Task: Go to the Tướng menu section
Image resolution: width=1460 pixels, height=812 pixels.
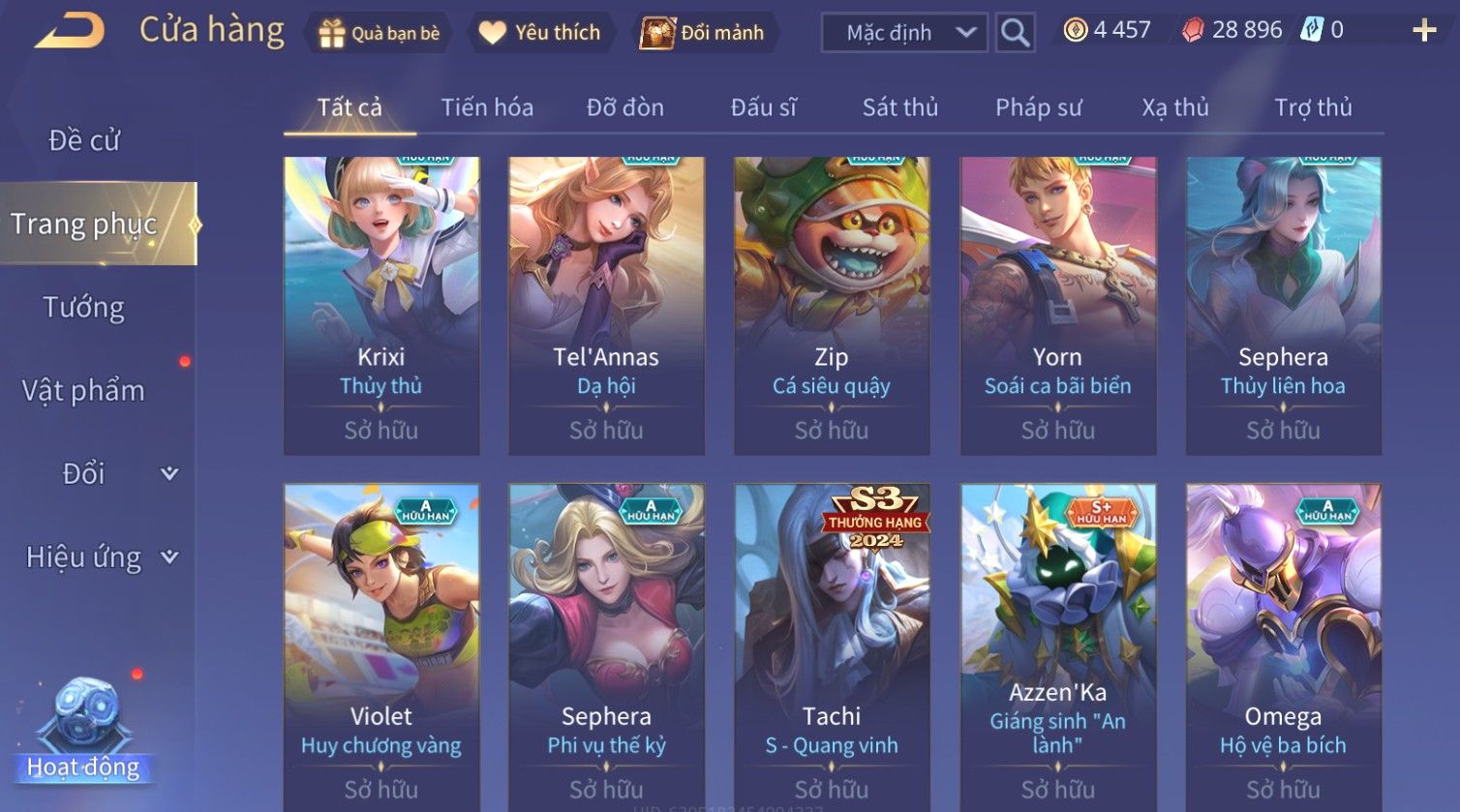Action: click(x=84, y=308)
